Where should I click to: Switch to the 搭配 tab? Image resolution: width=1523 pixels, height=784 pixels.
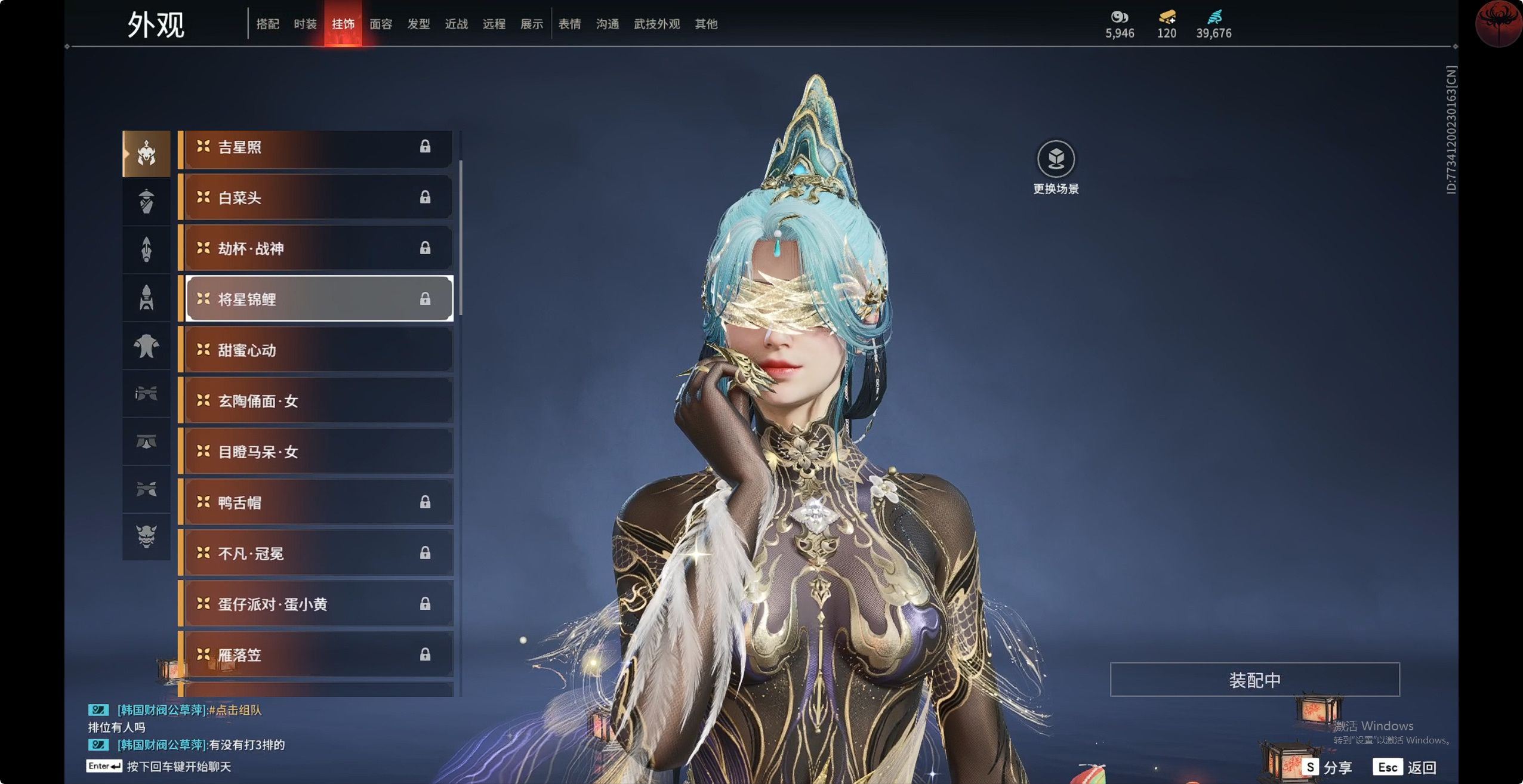(x=267, y=24)
